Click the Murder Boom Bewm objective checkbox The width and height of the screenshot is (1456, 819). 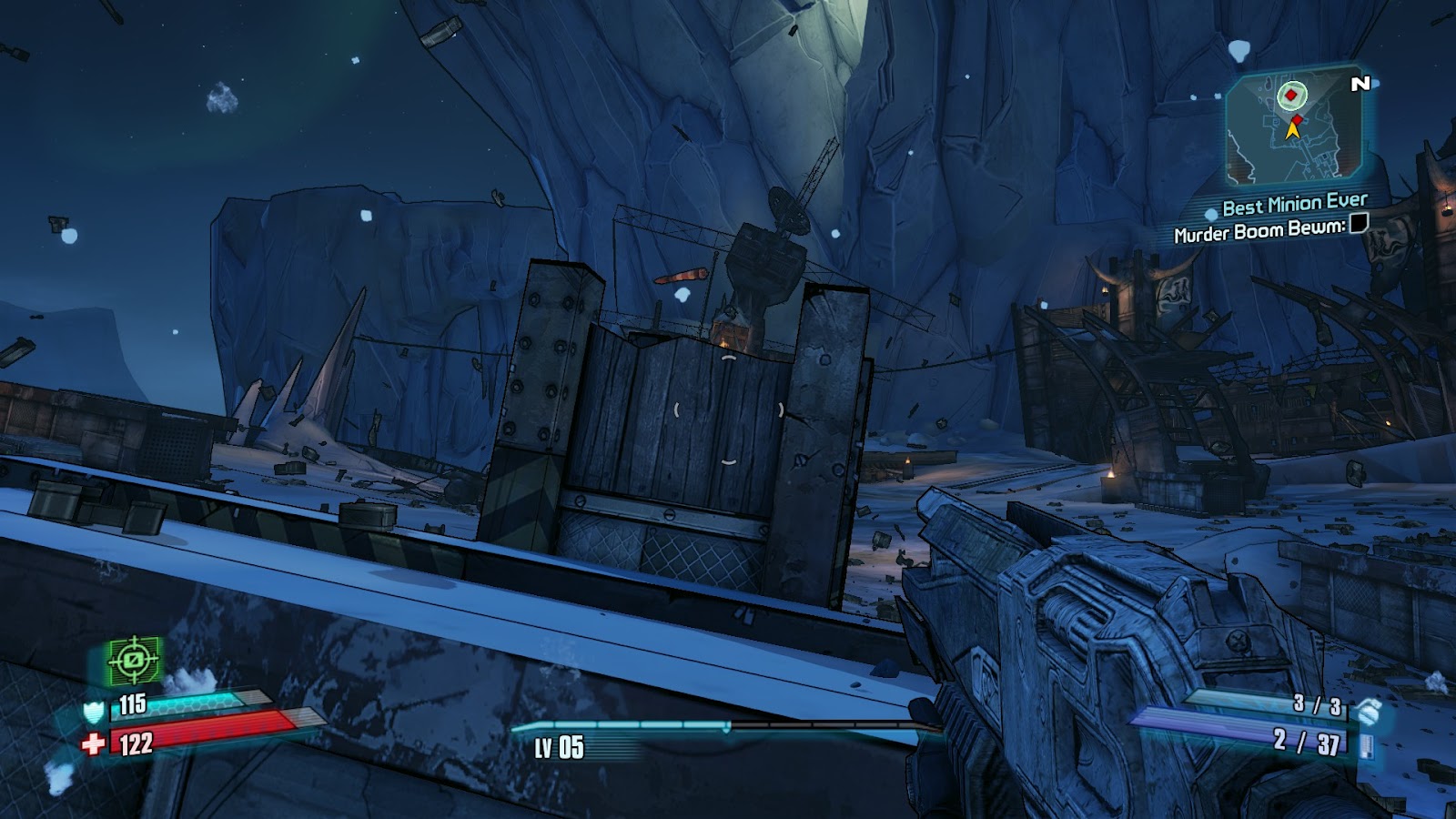pos(1359,223)
